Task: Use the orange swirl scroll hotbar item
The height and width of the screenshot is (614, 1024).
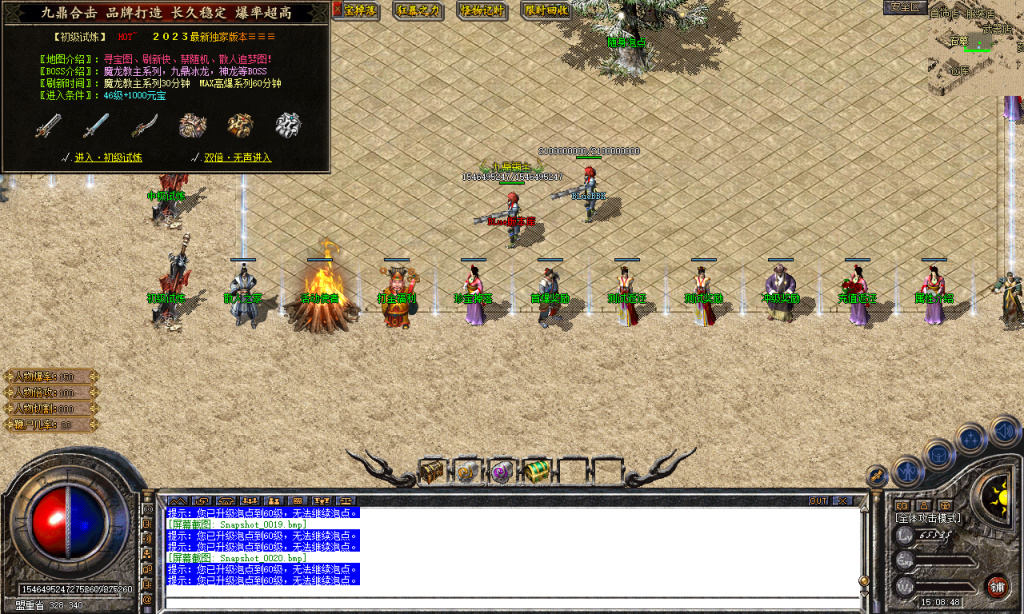Action: (467, 470)
